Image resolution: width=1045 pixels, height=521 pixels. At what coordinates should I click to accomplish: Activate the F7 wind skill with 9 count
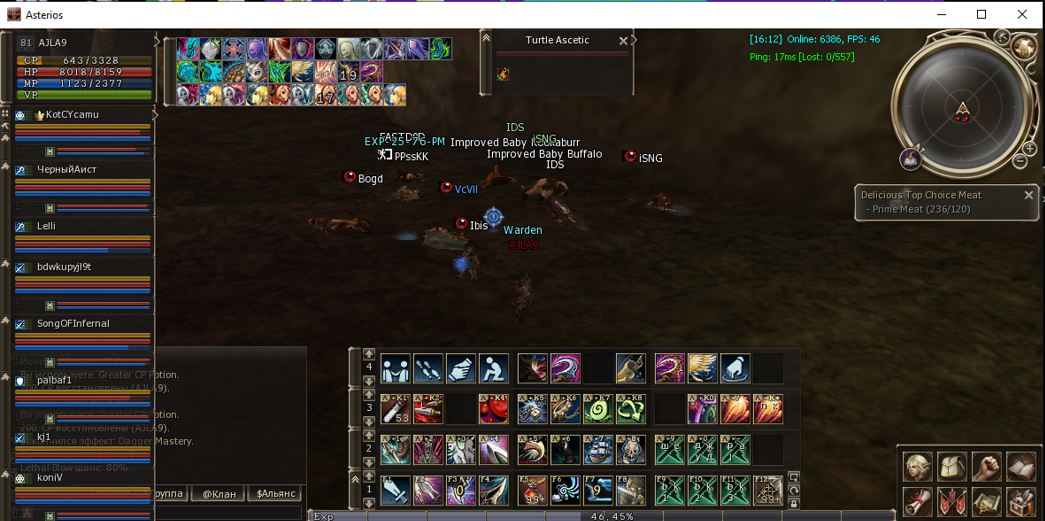tap(598, 490)
